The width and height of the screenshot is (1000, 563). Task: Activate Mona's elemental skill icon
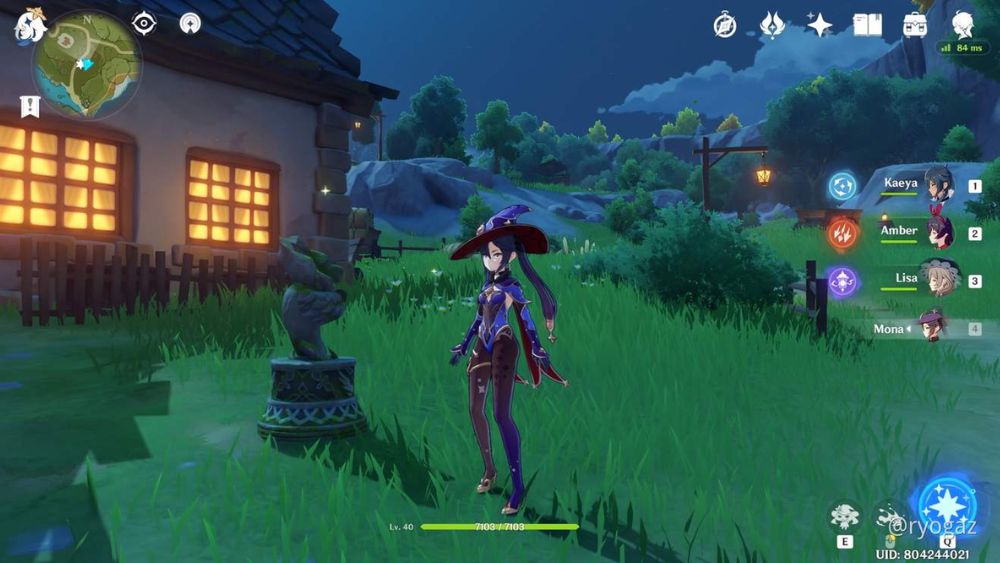tap(845, 517)
